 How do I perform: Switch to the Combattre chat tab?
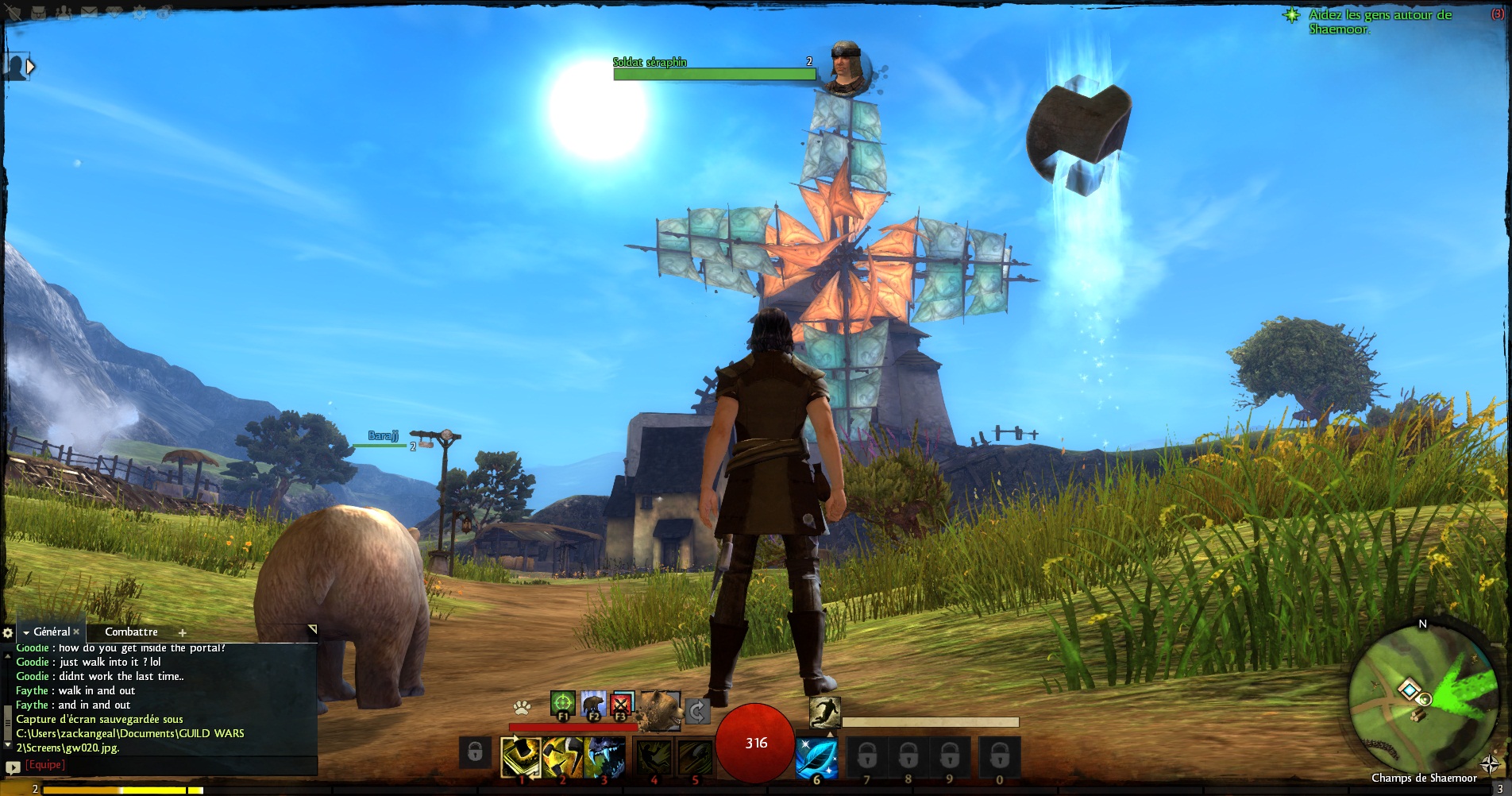point(131,632)
